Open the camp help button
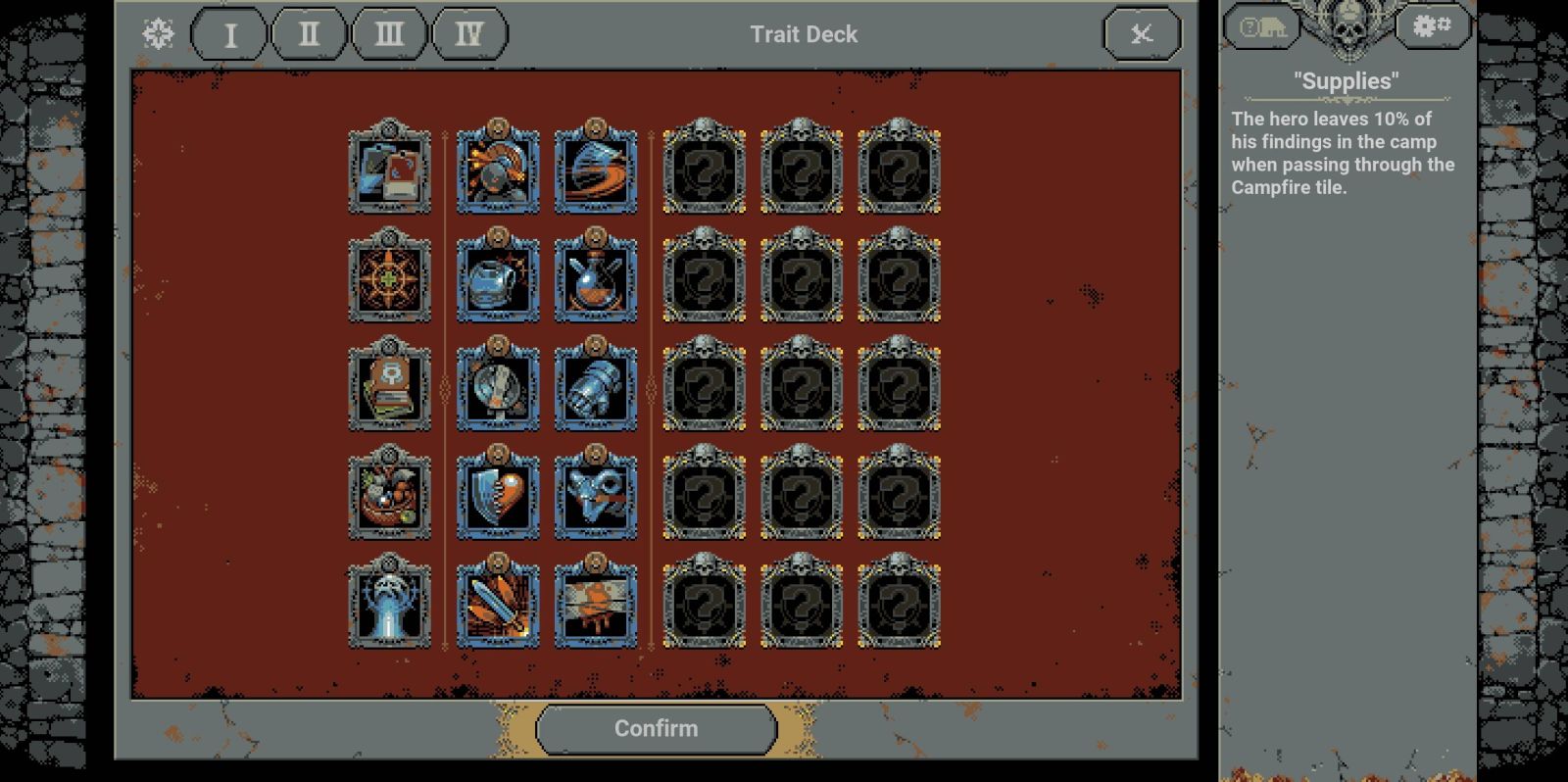This screenshot has height=782, width=1568. pos(1262,27)
